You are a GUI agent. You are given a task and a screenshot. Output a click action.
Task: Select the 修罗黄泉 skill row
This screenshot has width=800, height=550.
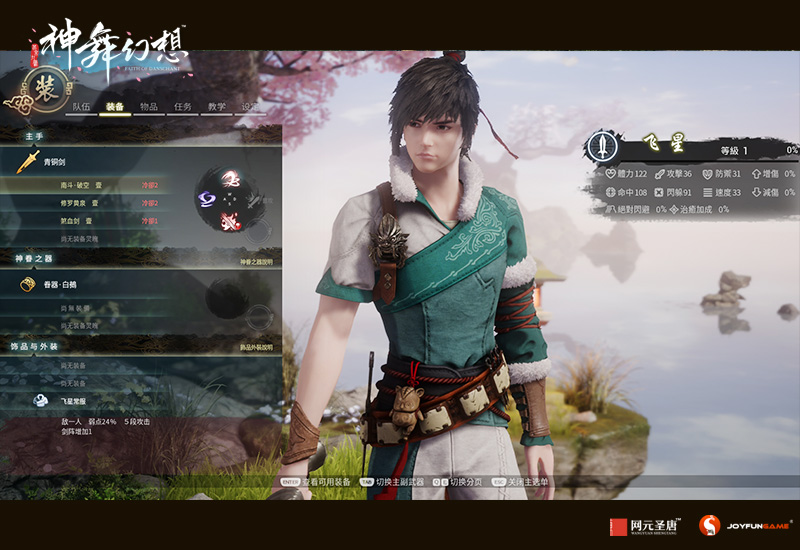pyautogui.click(x=82, y=203)
